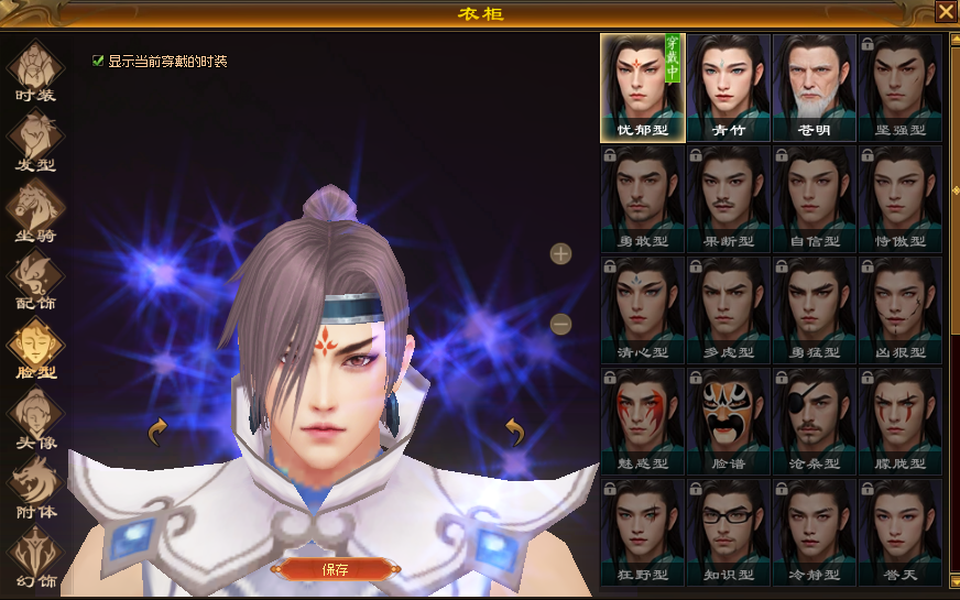Screen dimensions: 960x600
Task: Open the 时装 fashion tab
Action: (x=36, y=70)
